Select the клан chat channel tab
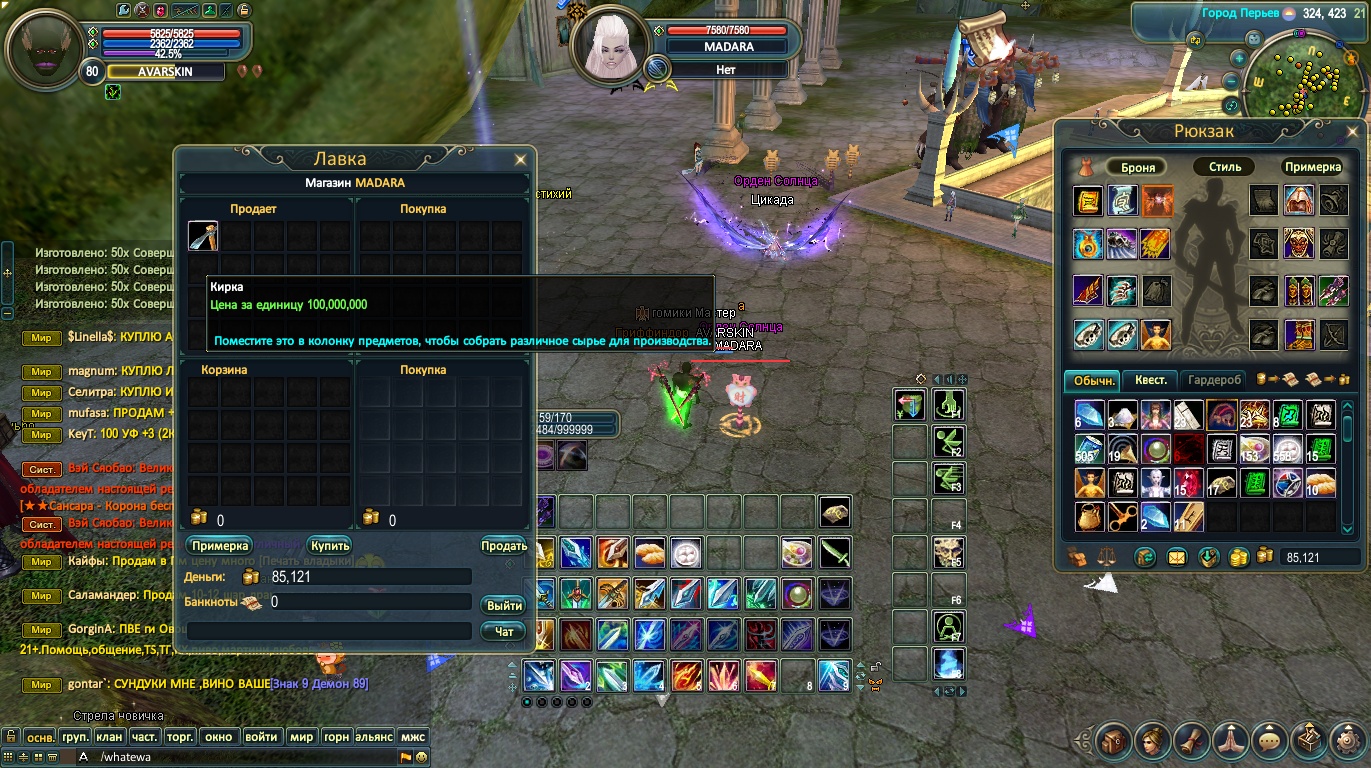 (109, 737)
